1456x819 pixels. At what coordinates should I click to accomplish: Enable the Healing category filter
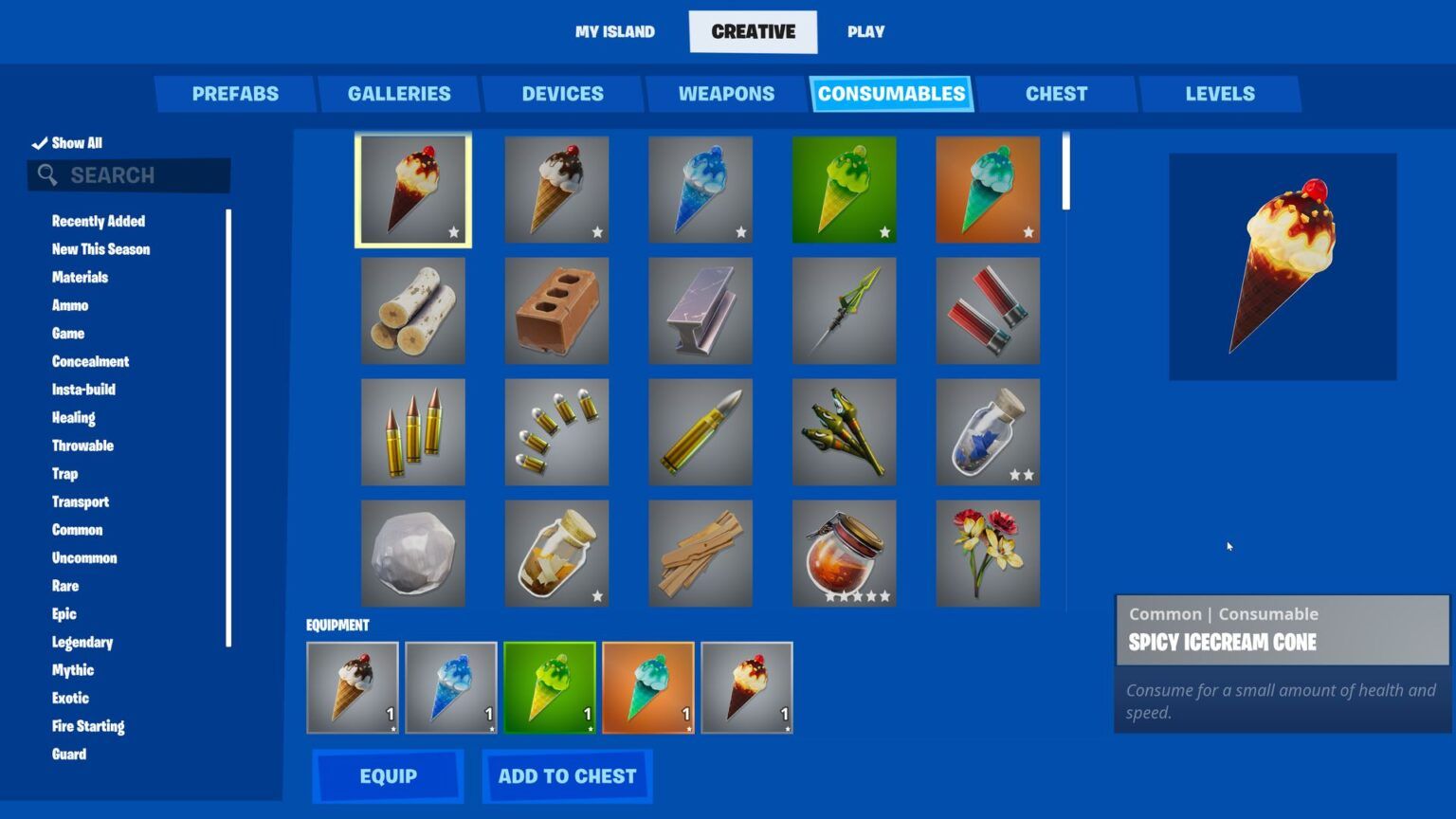click(73, 417)
